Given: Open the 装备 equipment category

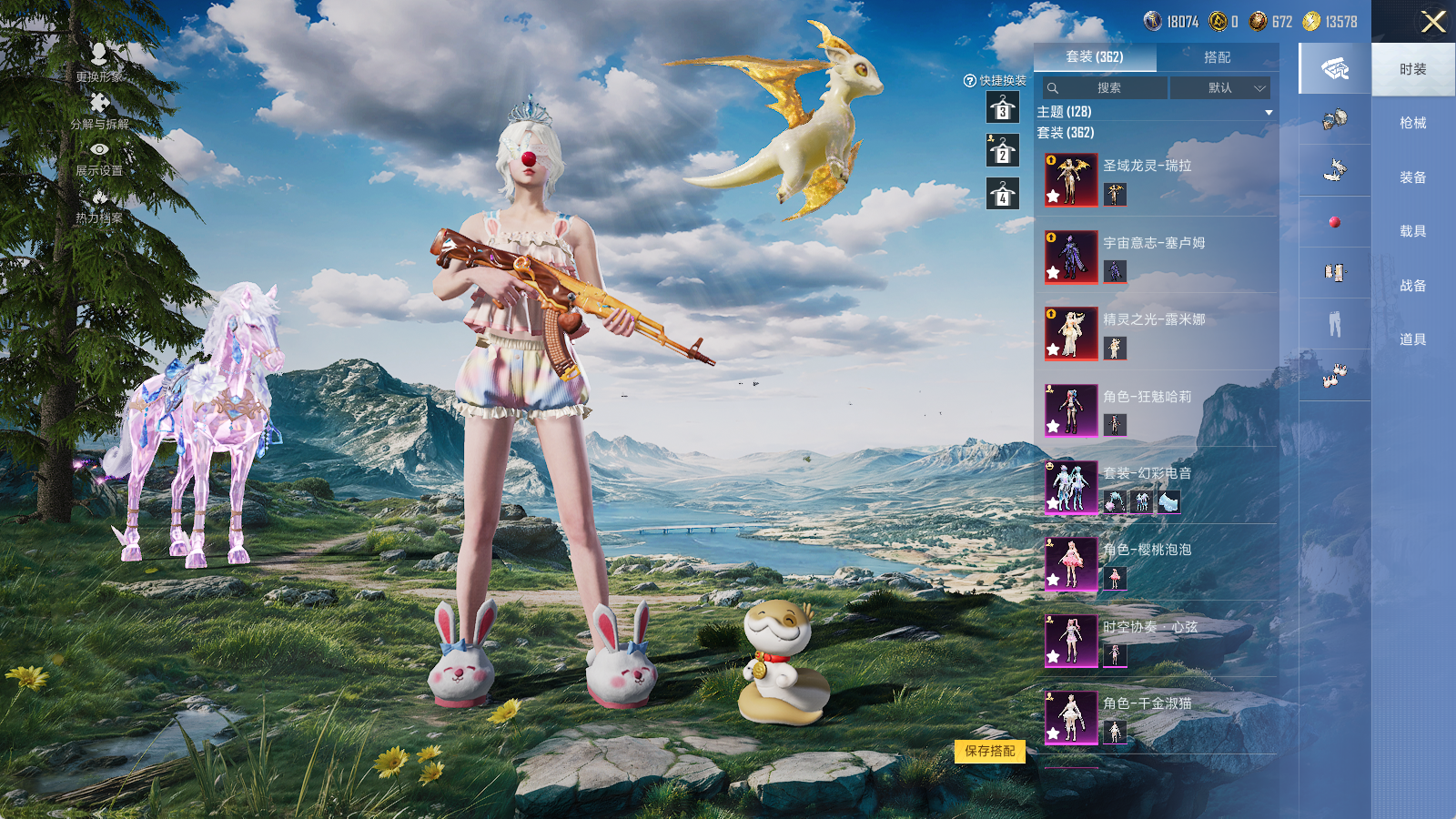Looking at the screenshot, I should pyautogui.click(x=1412, y=177).
